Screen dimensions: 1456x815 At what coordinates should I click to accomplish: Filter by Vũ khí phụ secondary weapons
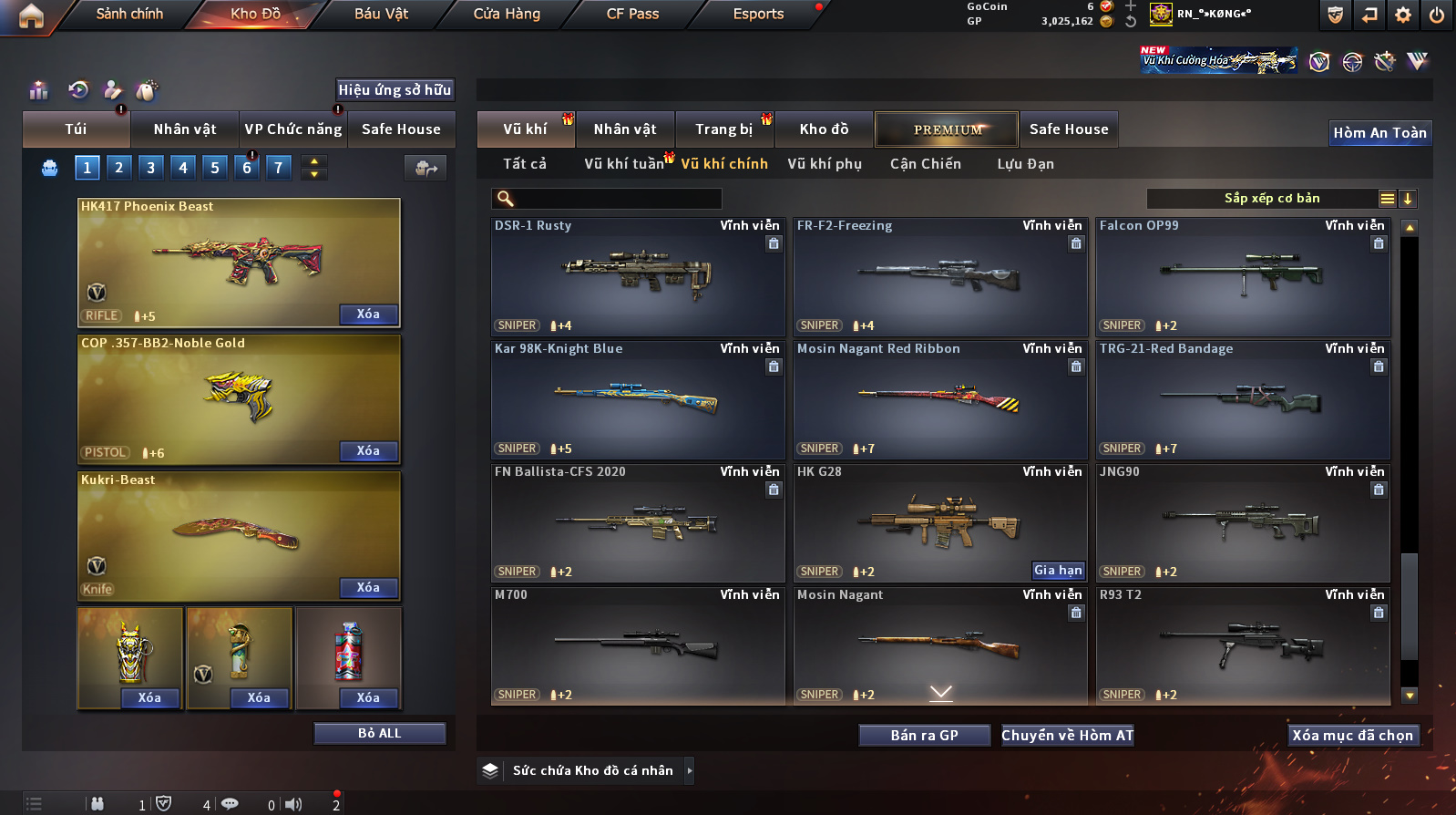click(825, 164)
